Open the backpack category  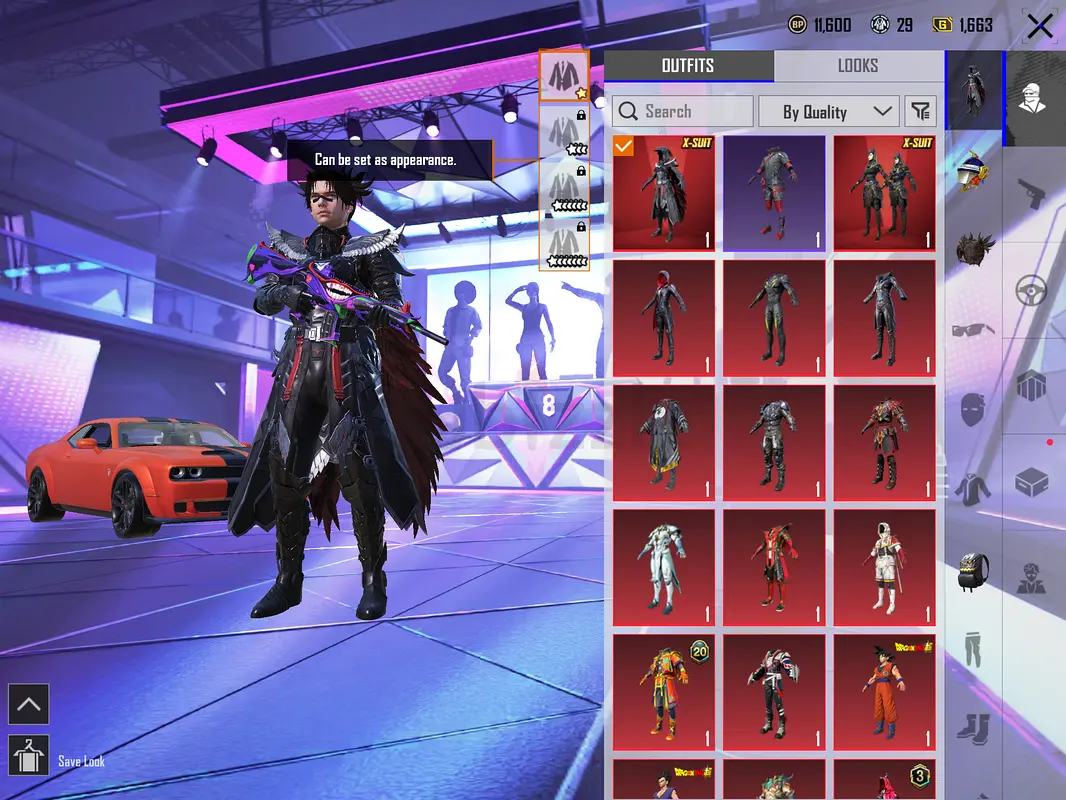(974, 570)
